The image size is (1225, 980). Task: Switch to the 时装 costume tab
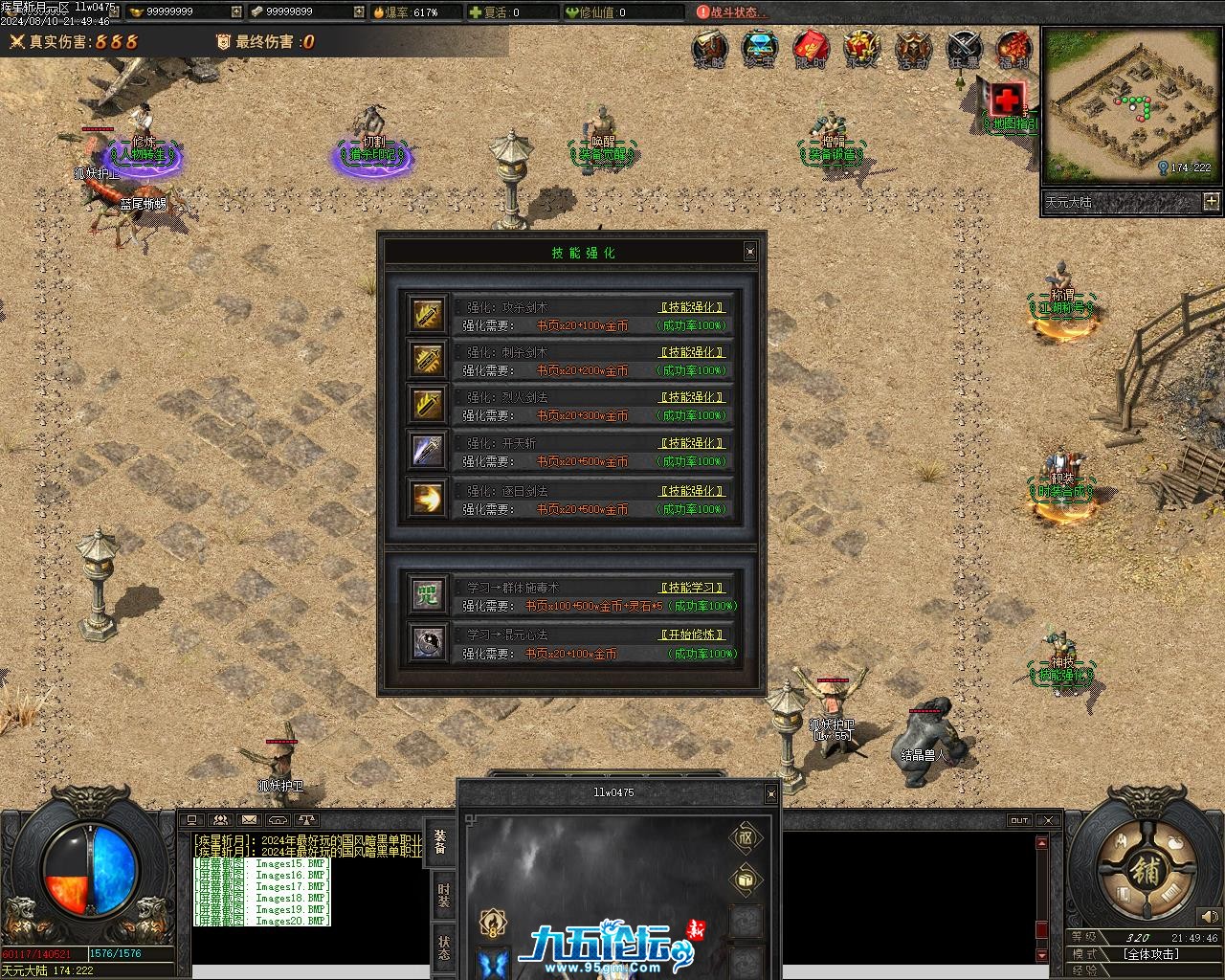pyautogui.click(x=443, y=895)
